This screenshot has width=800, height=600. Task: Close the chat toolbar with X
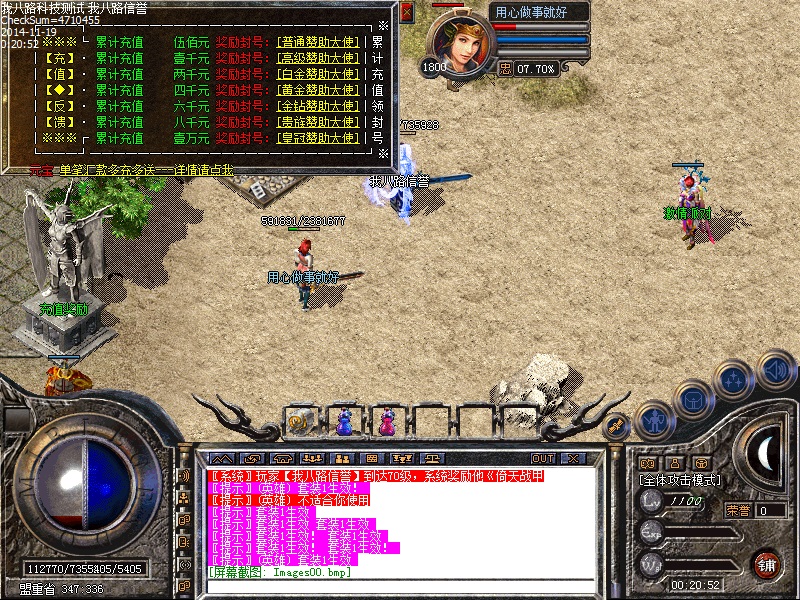coord(574,458)
